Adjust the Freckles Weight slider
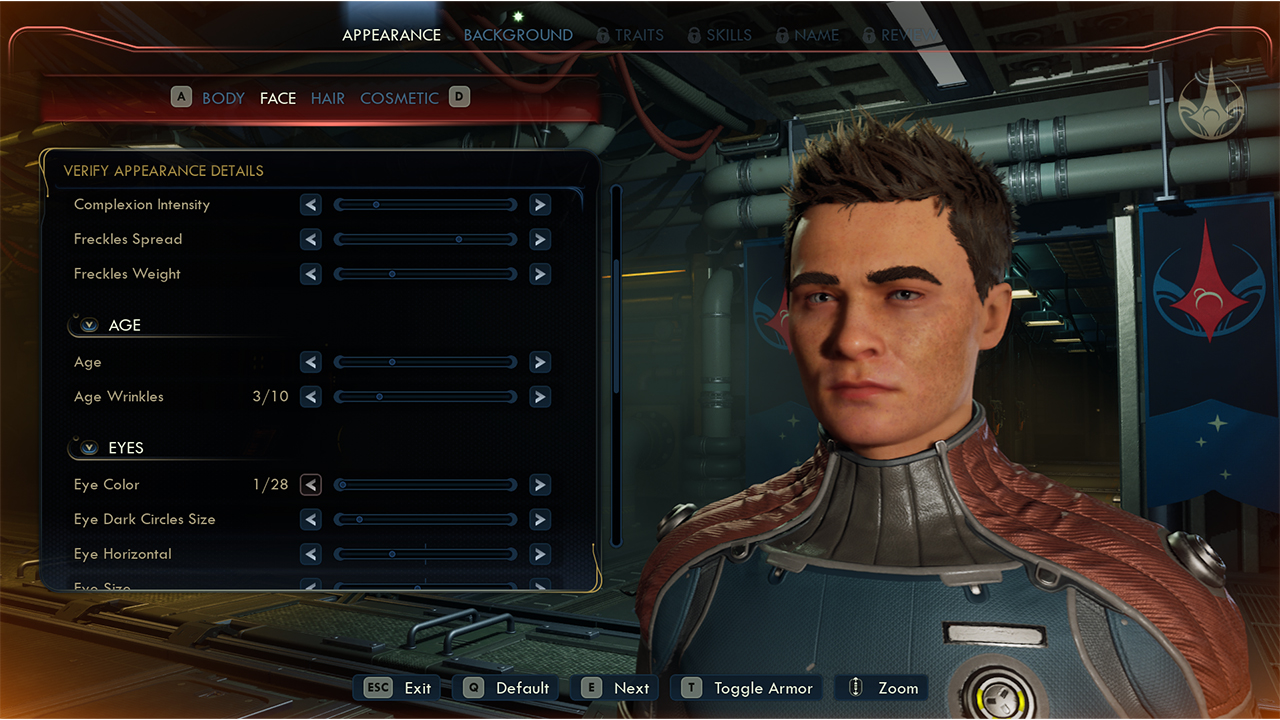Screen dimensions: 1280x720 425,274
